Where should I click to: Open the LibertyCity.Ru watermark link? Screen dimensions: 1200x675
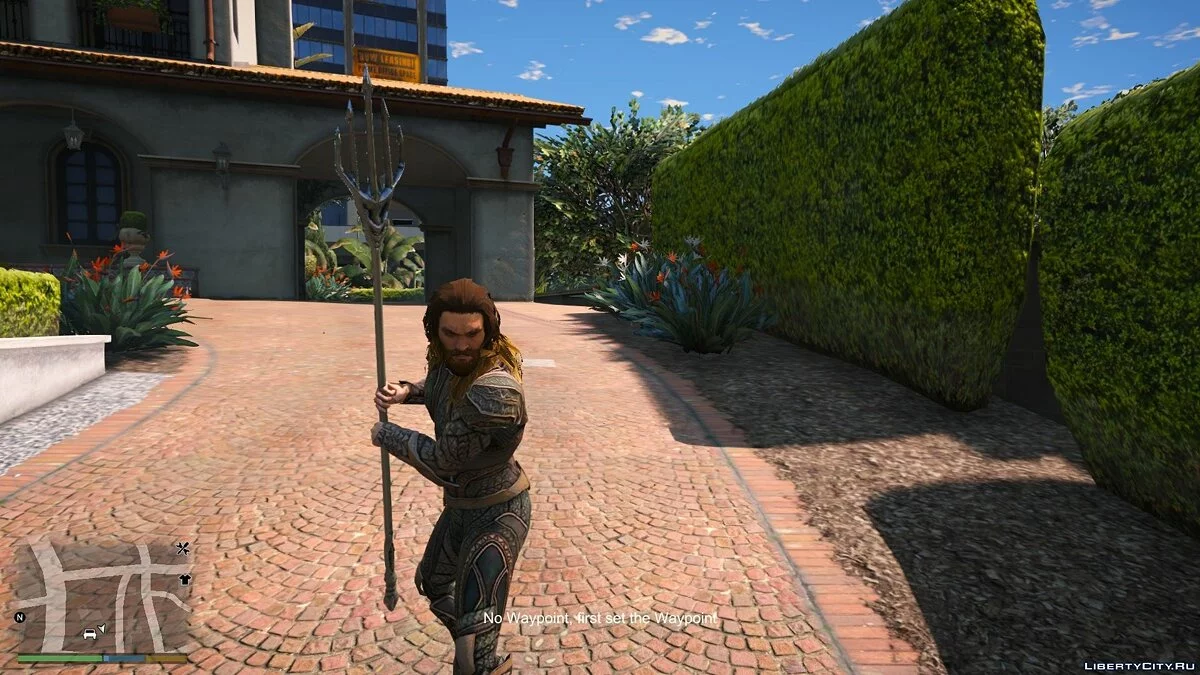point(1138,664)
